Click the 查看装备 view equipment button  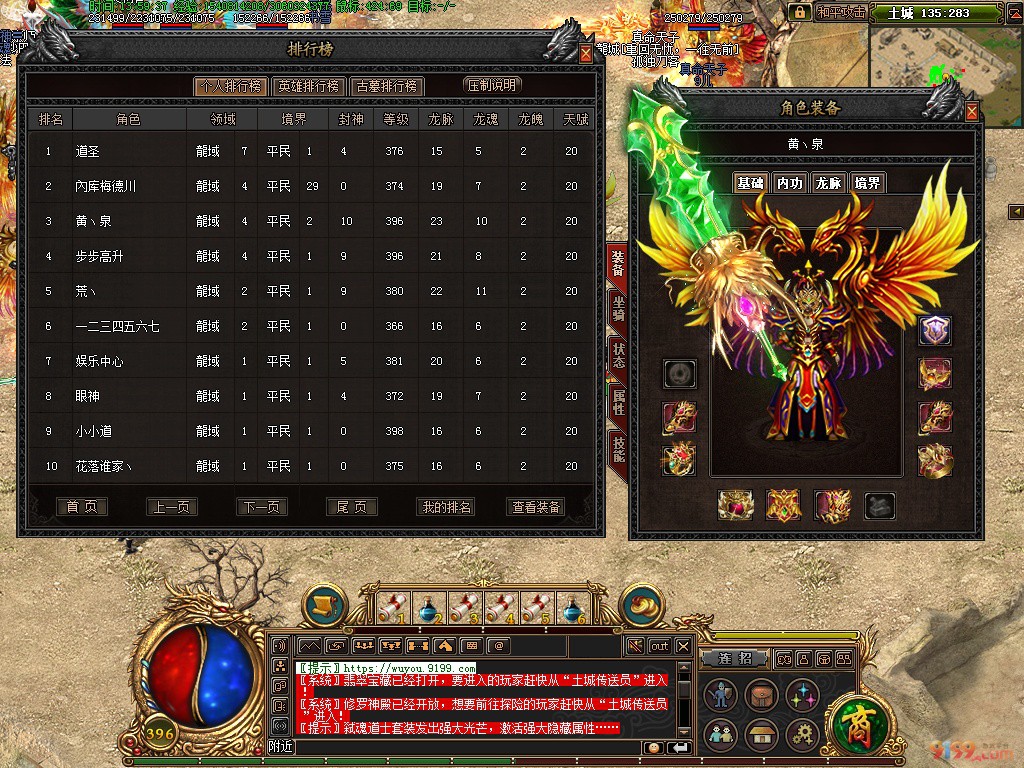(537, 507)
